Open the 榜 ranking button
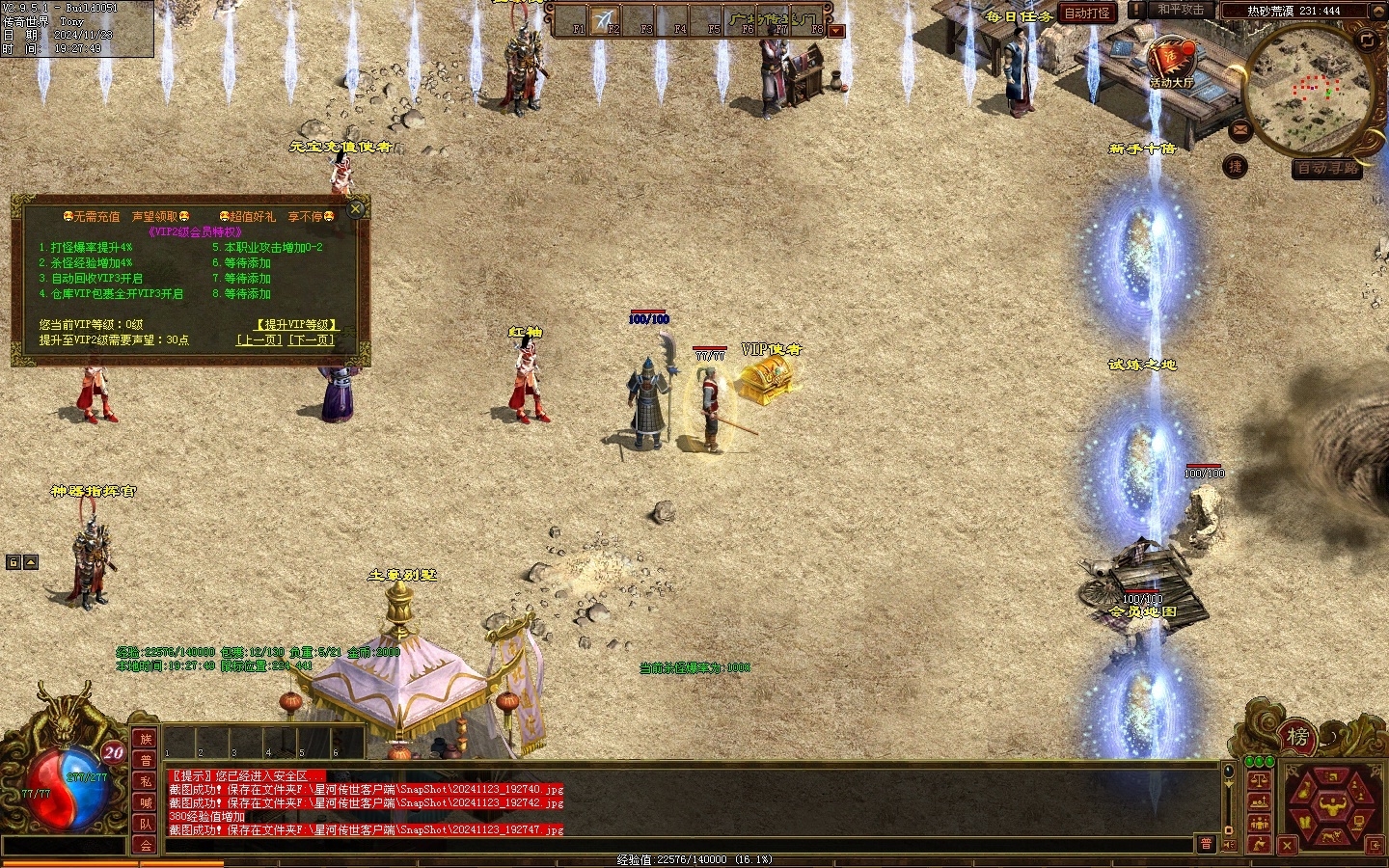1389x868 pixels. tap(1297, 738)
